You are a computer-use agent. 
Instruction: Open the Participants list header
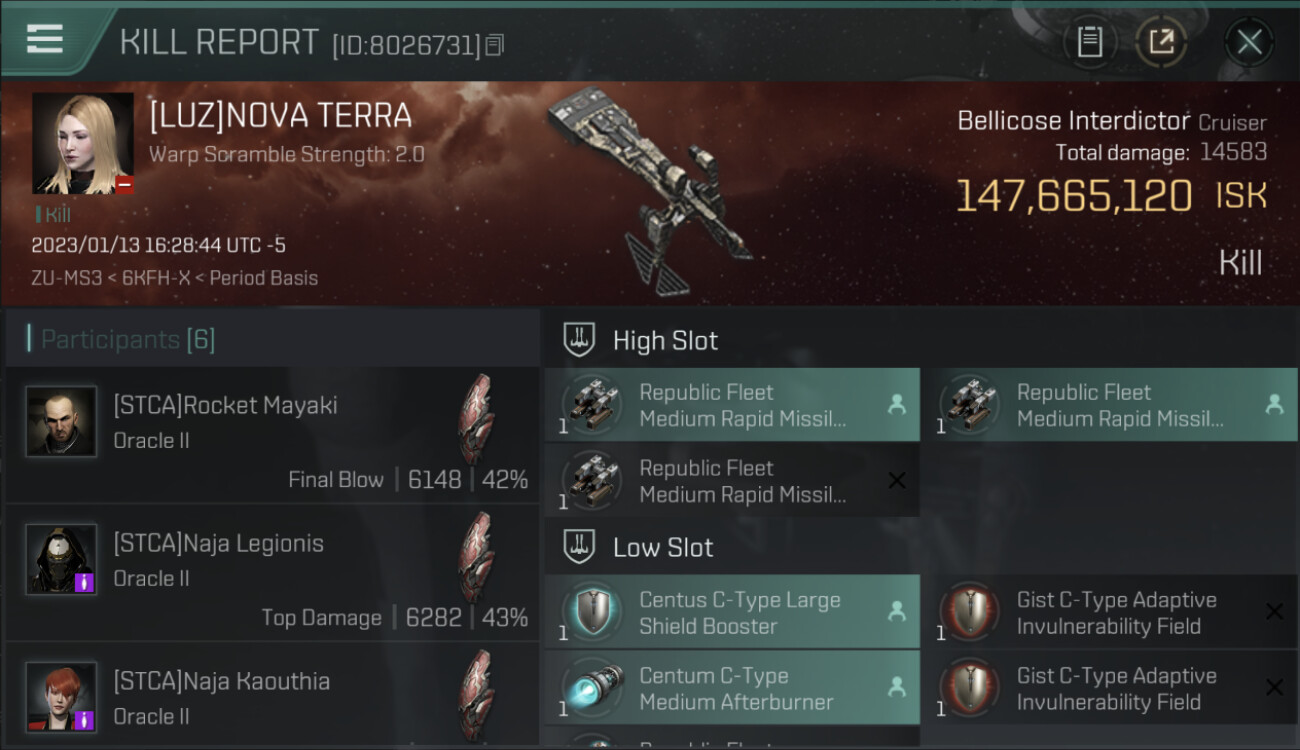[x=128, y=340]
